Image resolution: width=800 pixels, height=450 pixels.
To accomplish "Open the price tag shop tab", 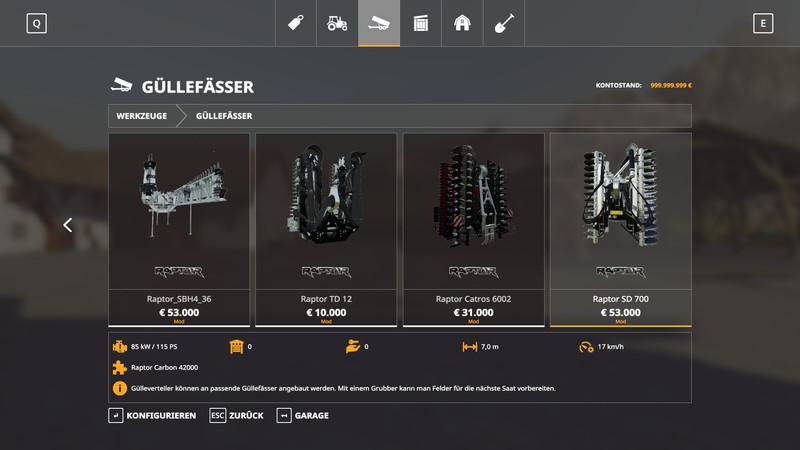I will (x=297, y=23).
